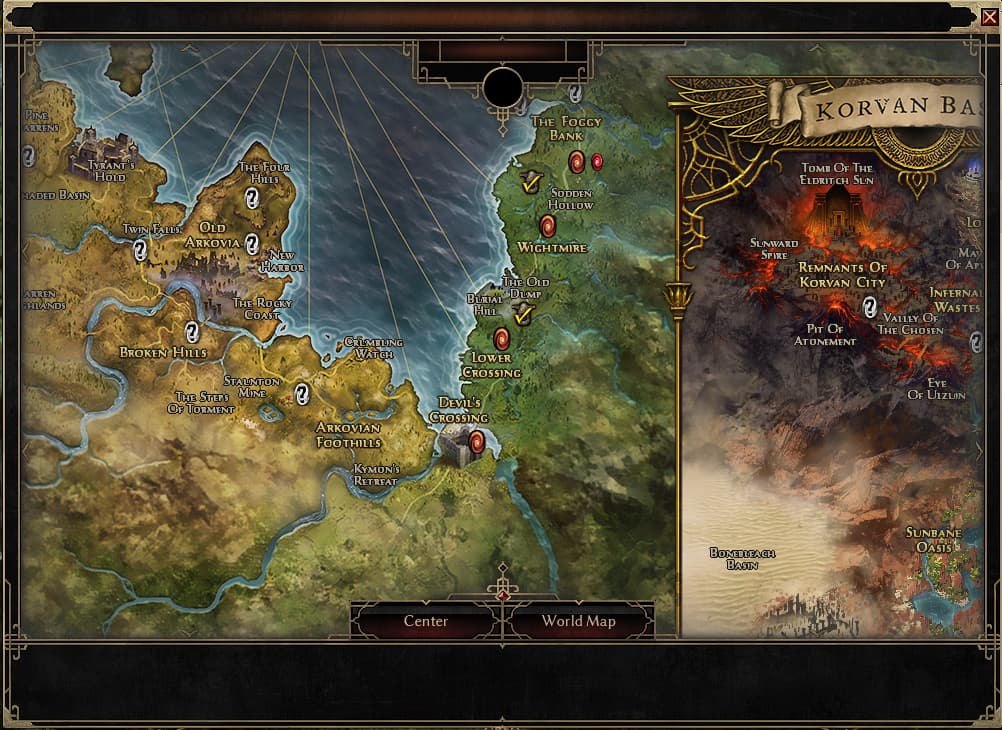The width and height of the screenshot is (1002, 730).
Task: Click the question mark at The Four Hills
Action: pyautogui.click(x=252, y=198)
